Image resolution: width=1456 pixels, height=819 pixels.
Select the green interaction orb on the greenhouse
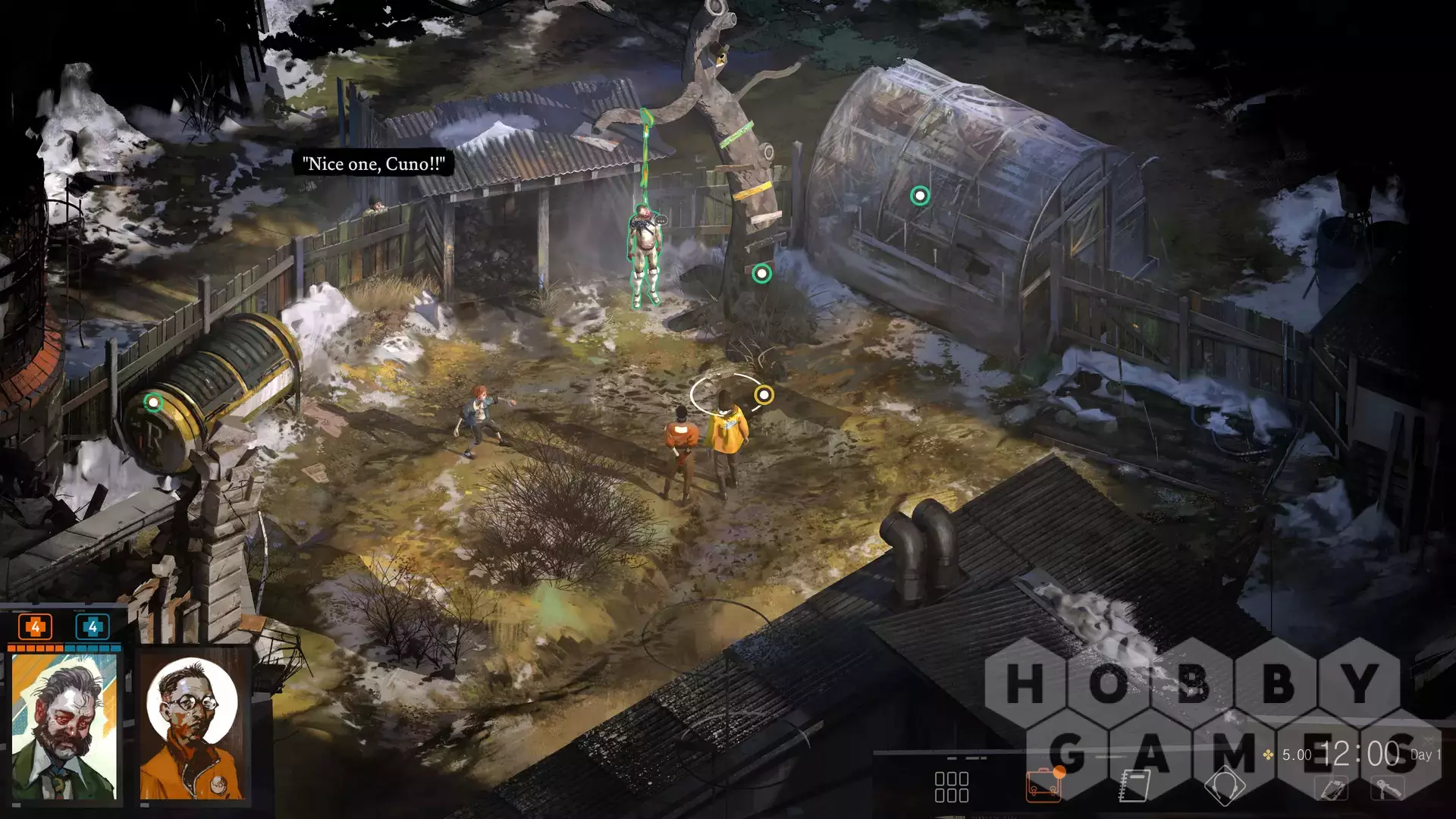click(920, 196)
